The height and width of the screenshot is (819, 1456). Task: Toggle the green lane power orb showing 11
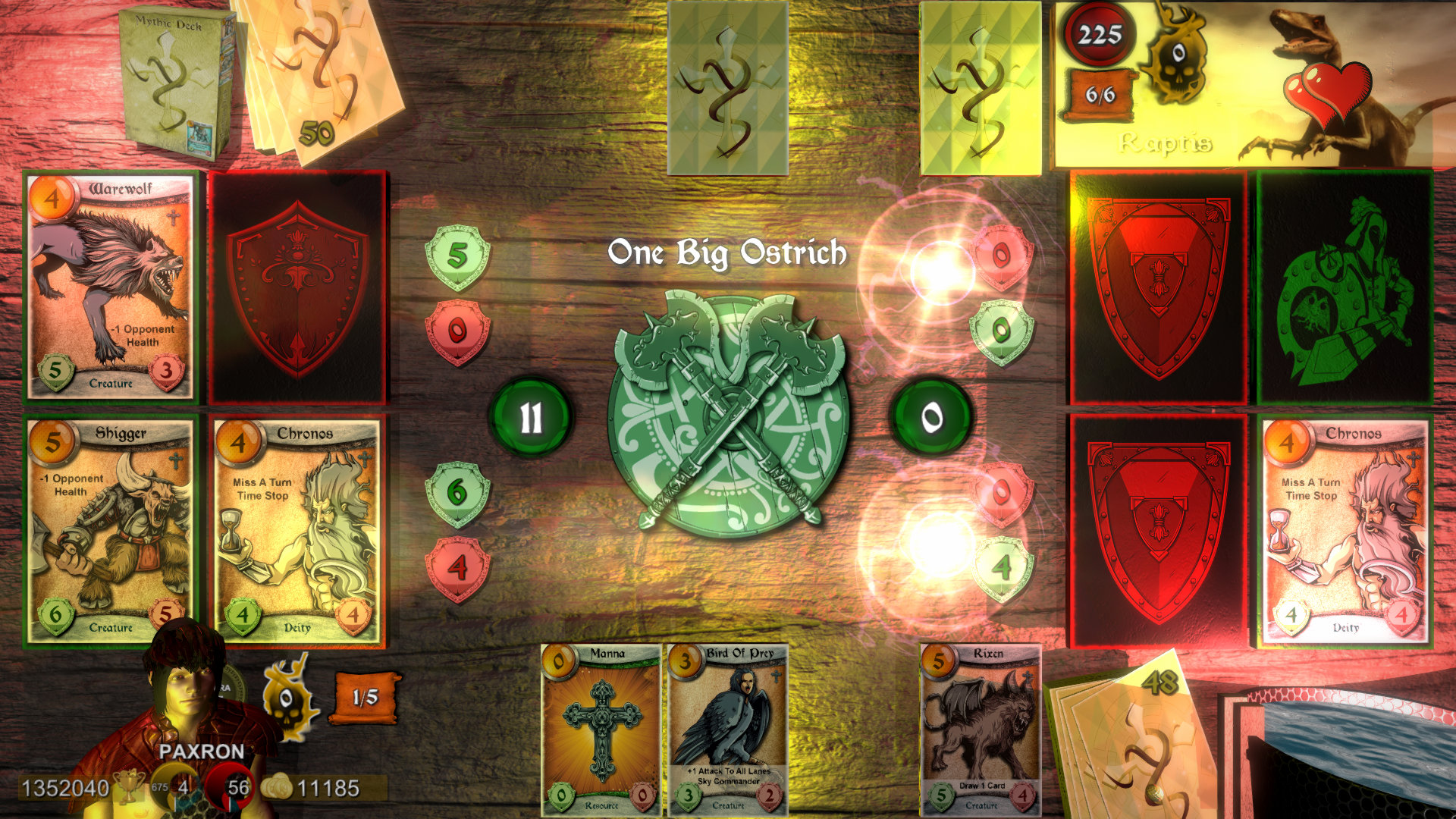tap(533, 413)
